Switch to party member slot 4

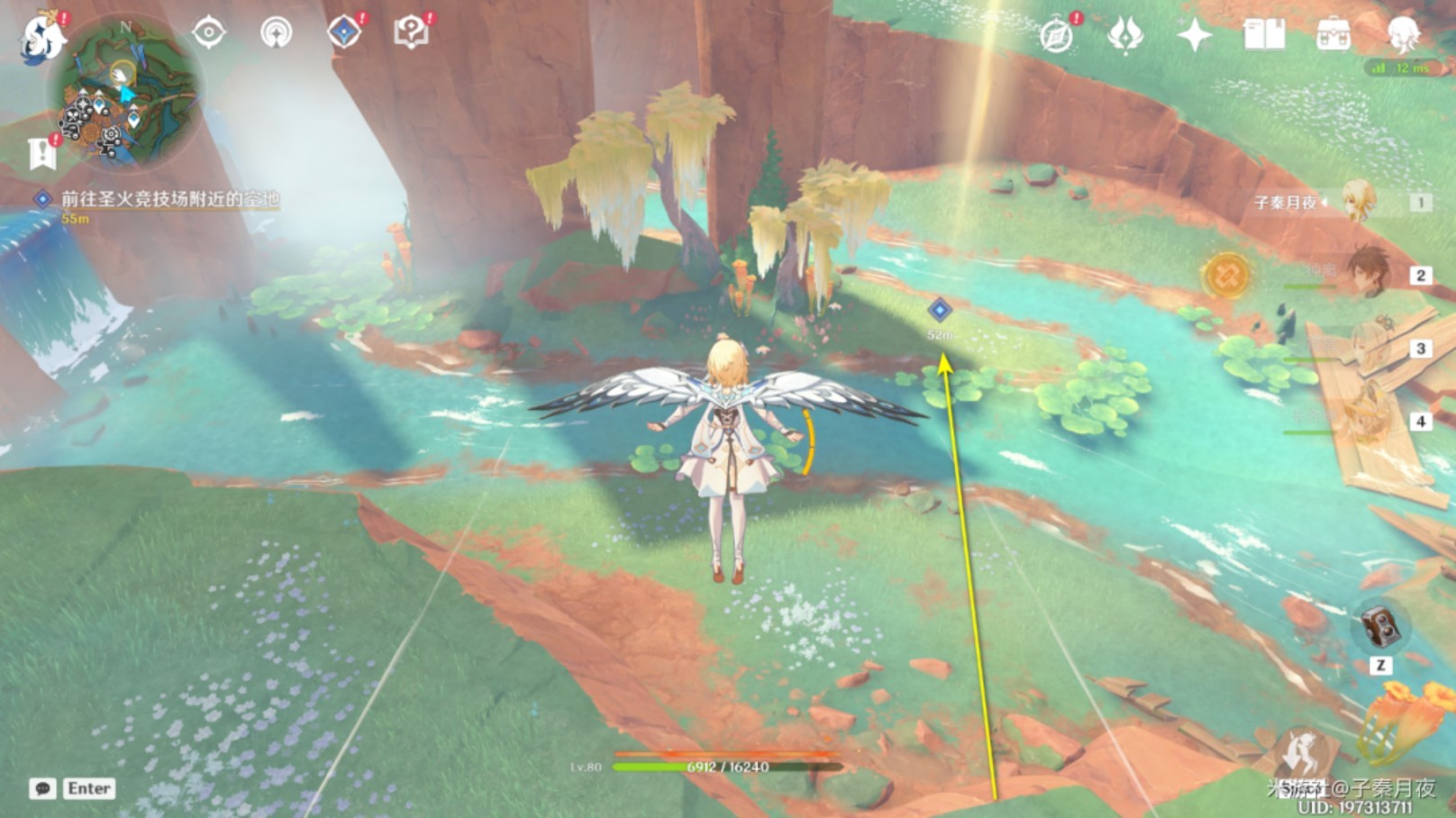click(1368, 421)
